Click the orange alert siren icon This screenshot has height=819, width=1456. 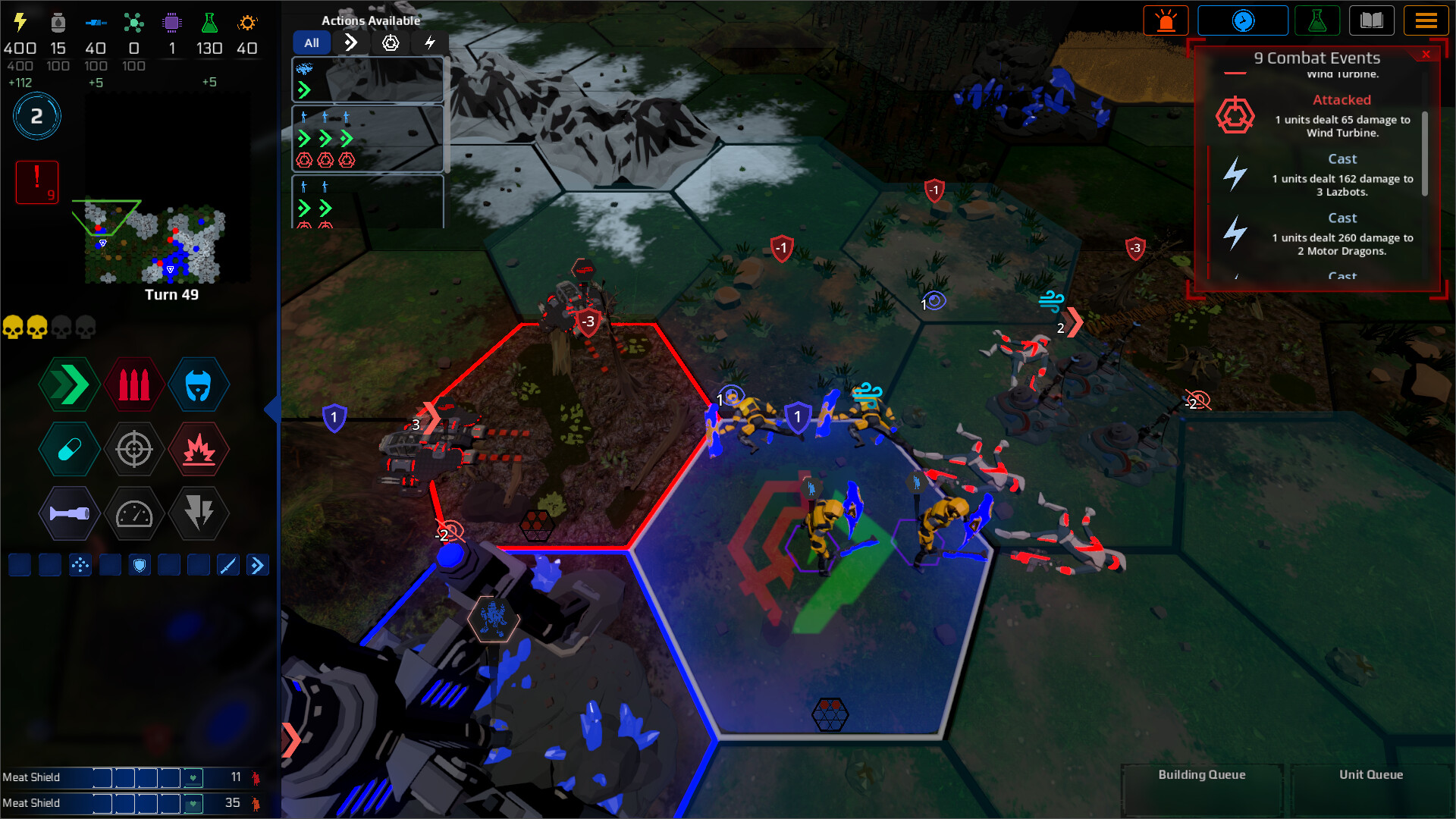[x=1166, y=20]
